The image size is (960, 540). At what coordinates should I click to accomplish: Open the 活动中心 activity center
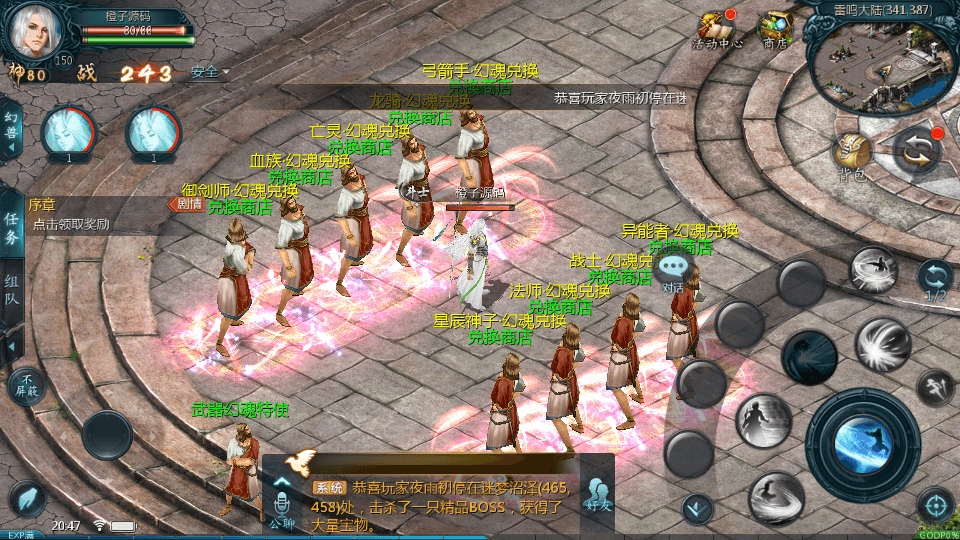716,29
